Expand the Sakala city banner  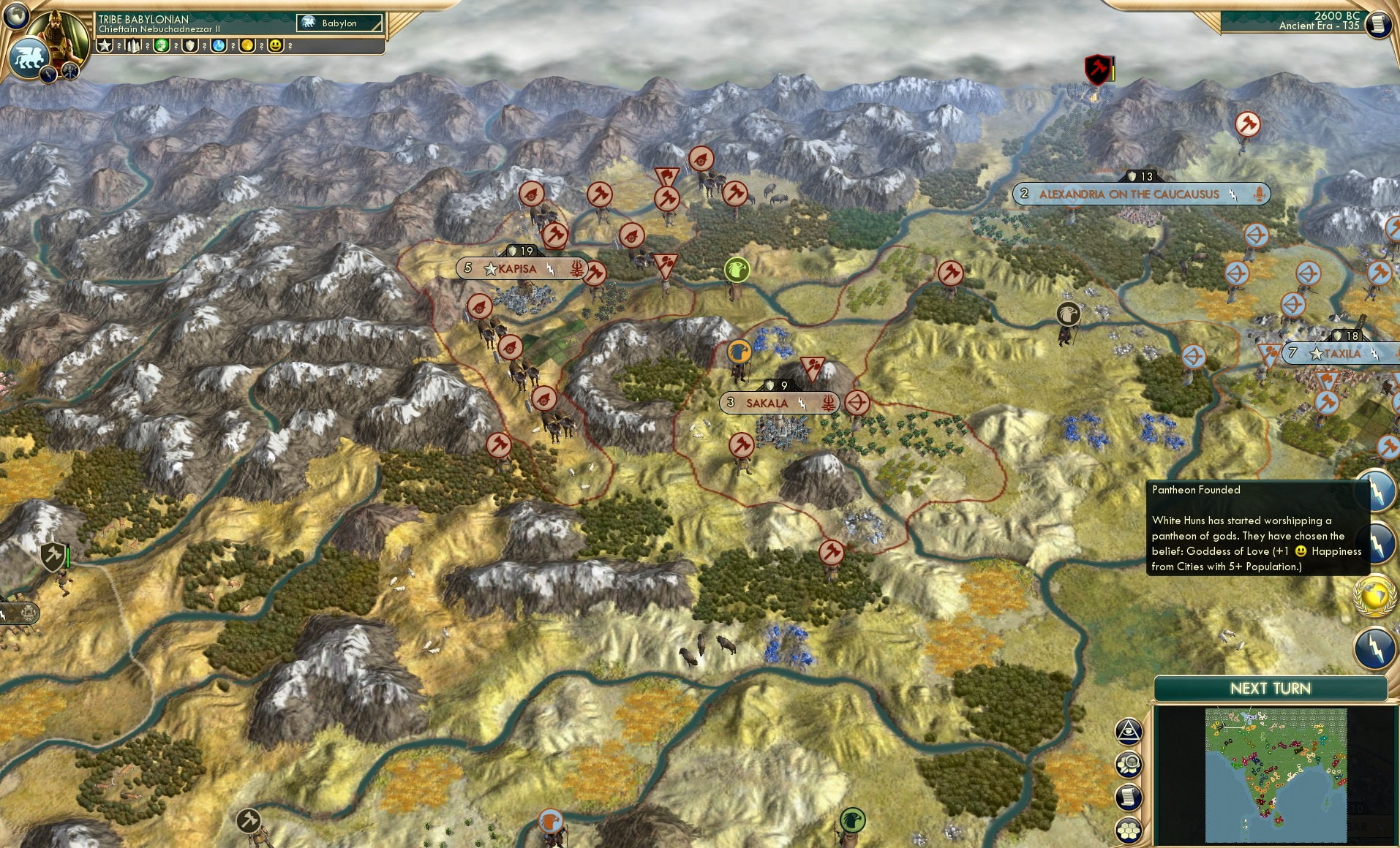[x=766, y=403]
